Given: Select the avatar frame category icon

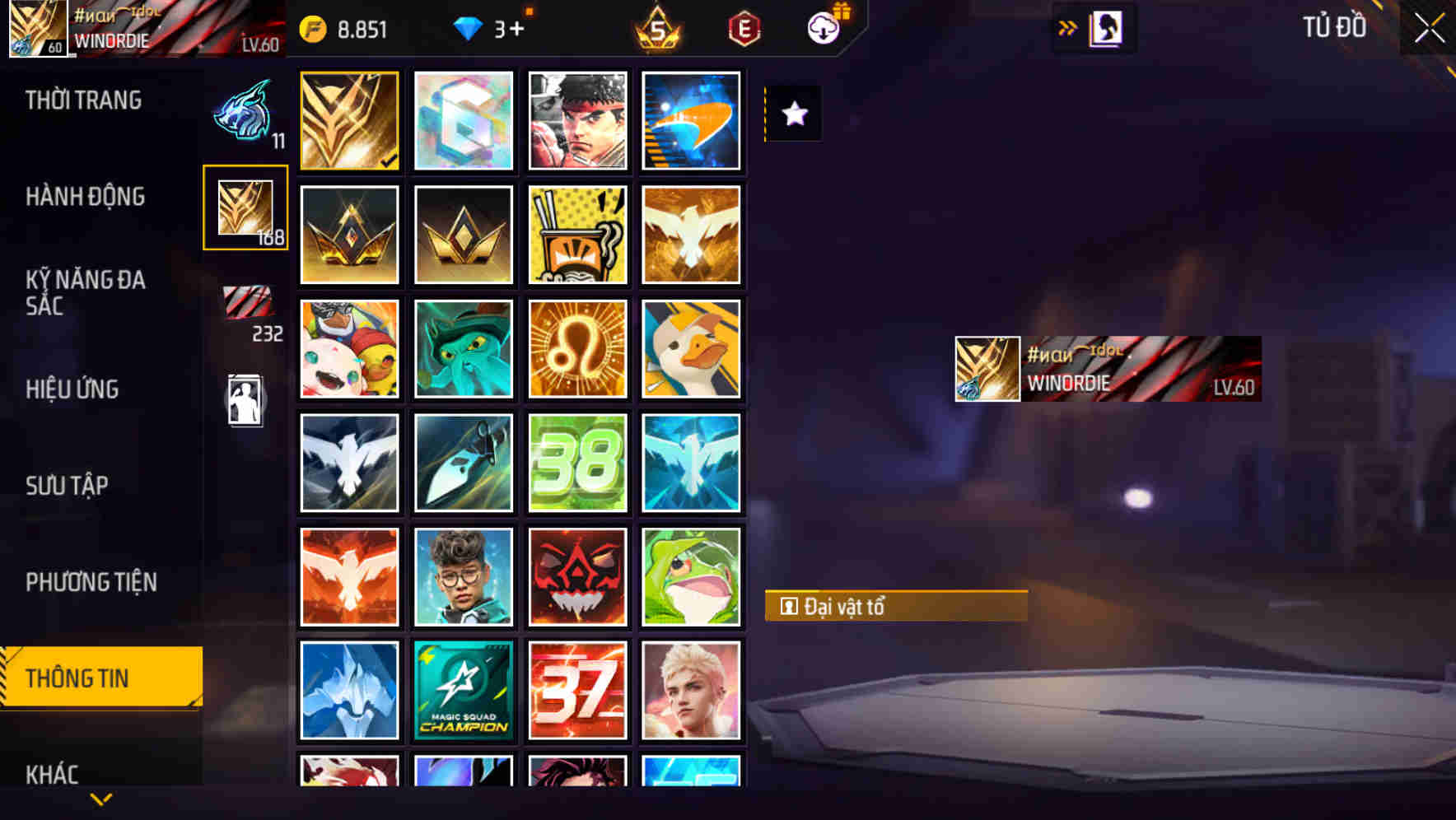Looking at the screenshot, I should click(245, 398).
